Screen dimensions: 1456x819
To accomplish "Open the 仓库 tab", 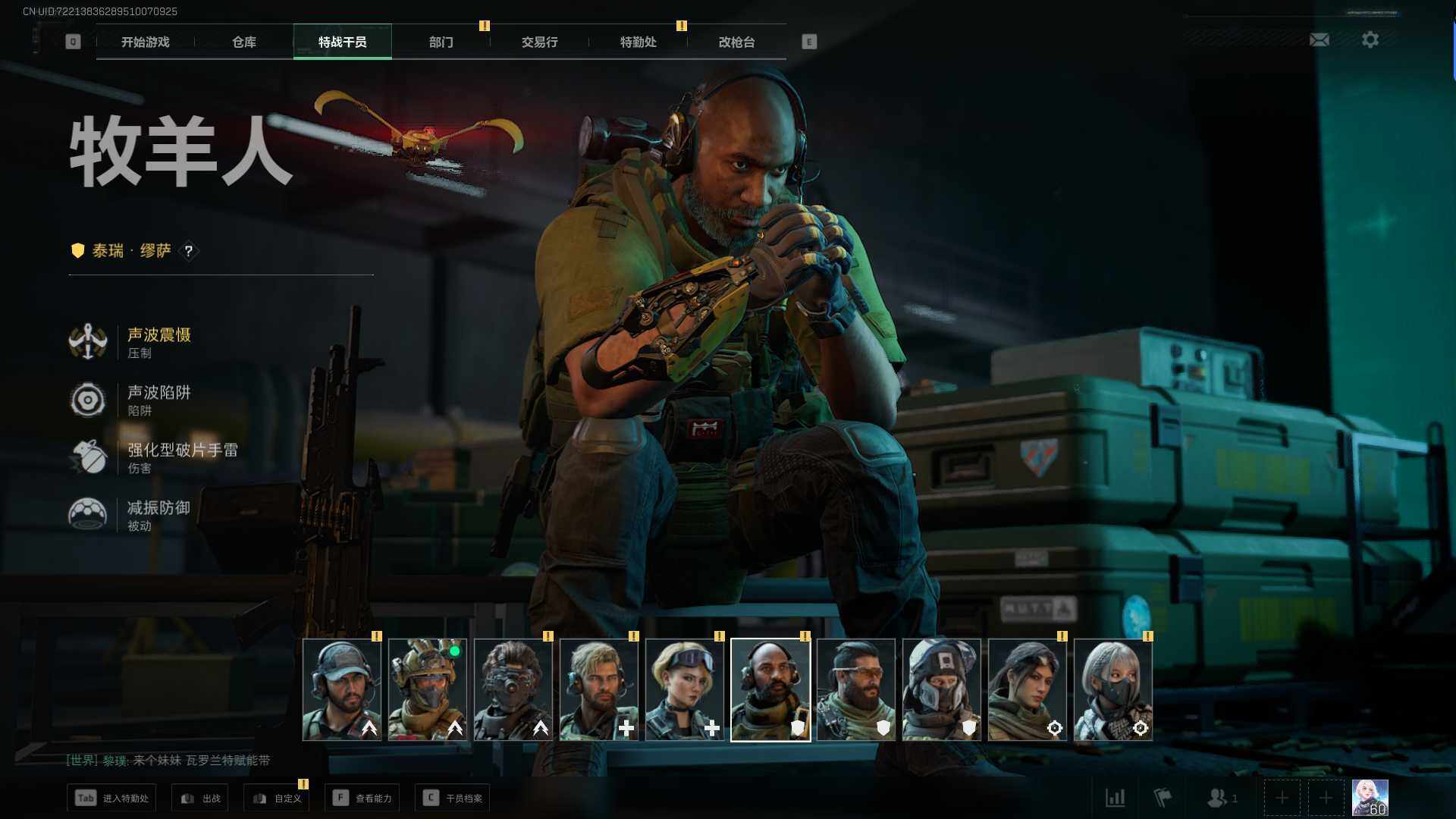I will (243, 42).
